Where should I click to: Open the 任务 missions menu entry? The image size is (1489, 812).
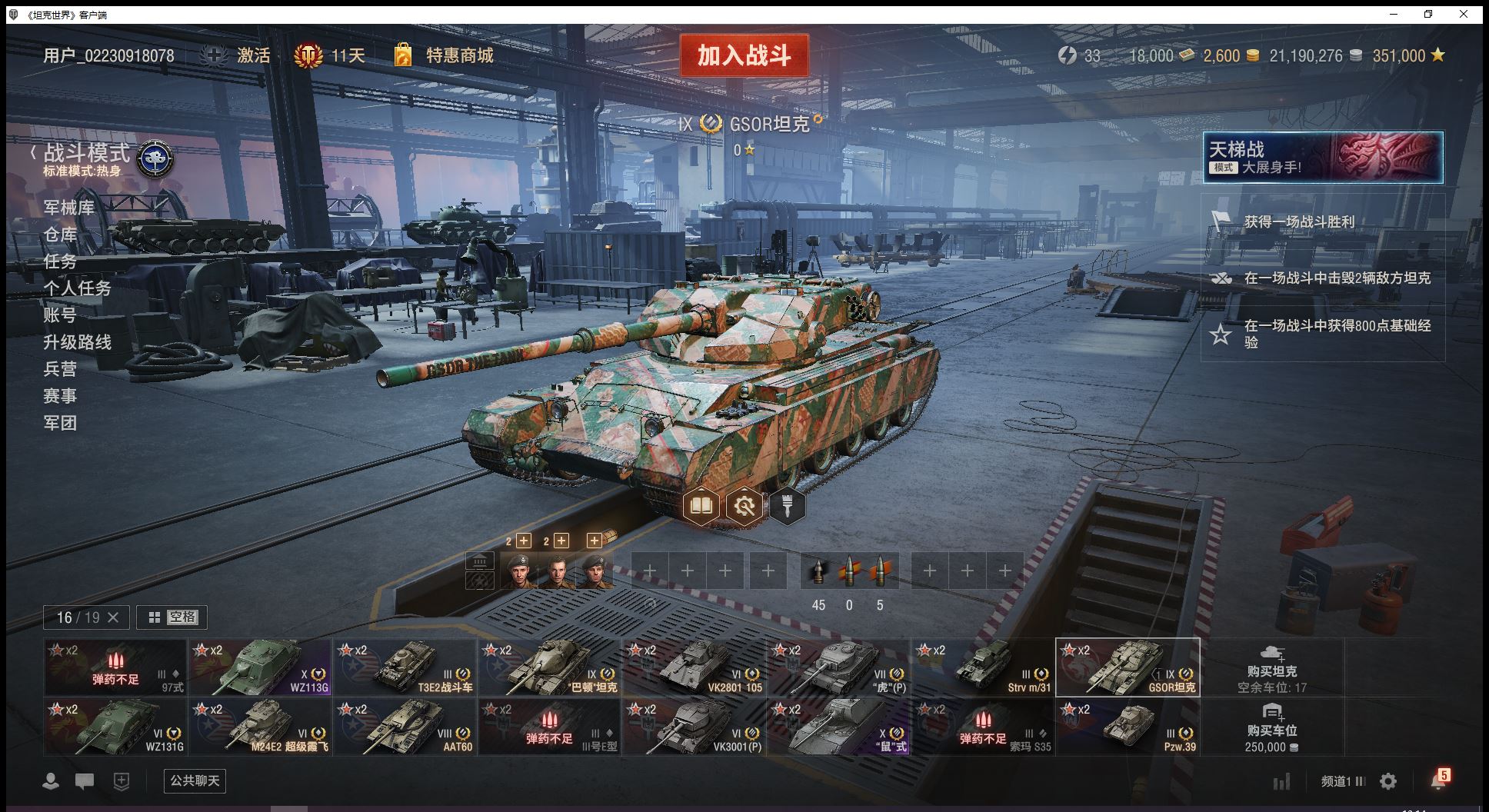[60, 261]
